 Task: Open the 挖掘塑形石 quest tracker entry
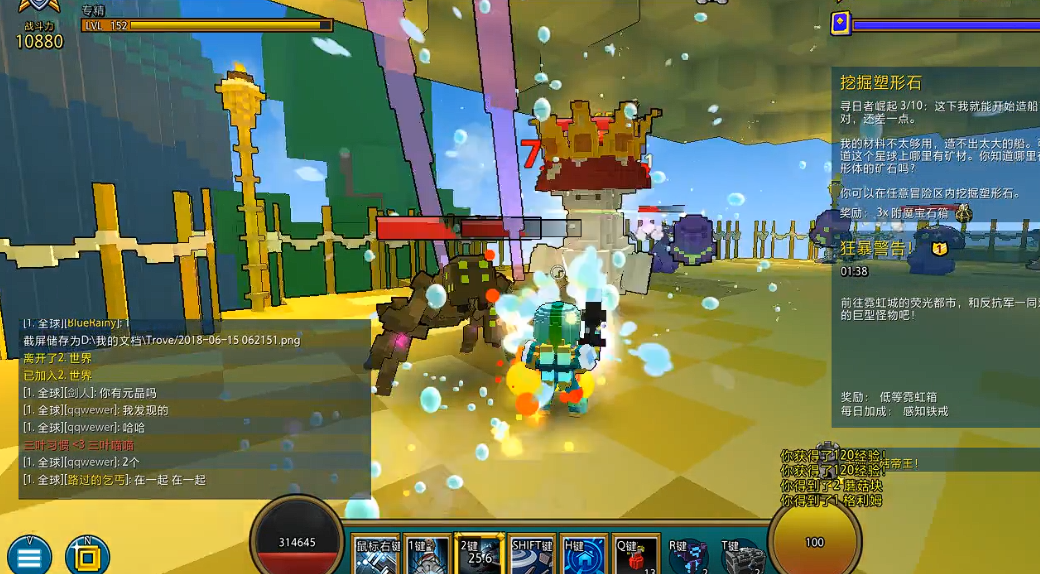click(x=881, y=83)
